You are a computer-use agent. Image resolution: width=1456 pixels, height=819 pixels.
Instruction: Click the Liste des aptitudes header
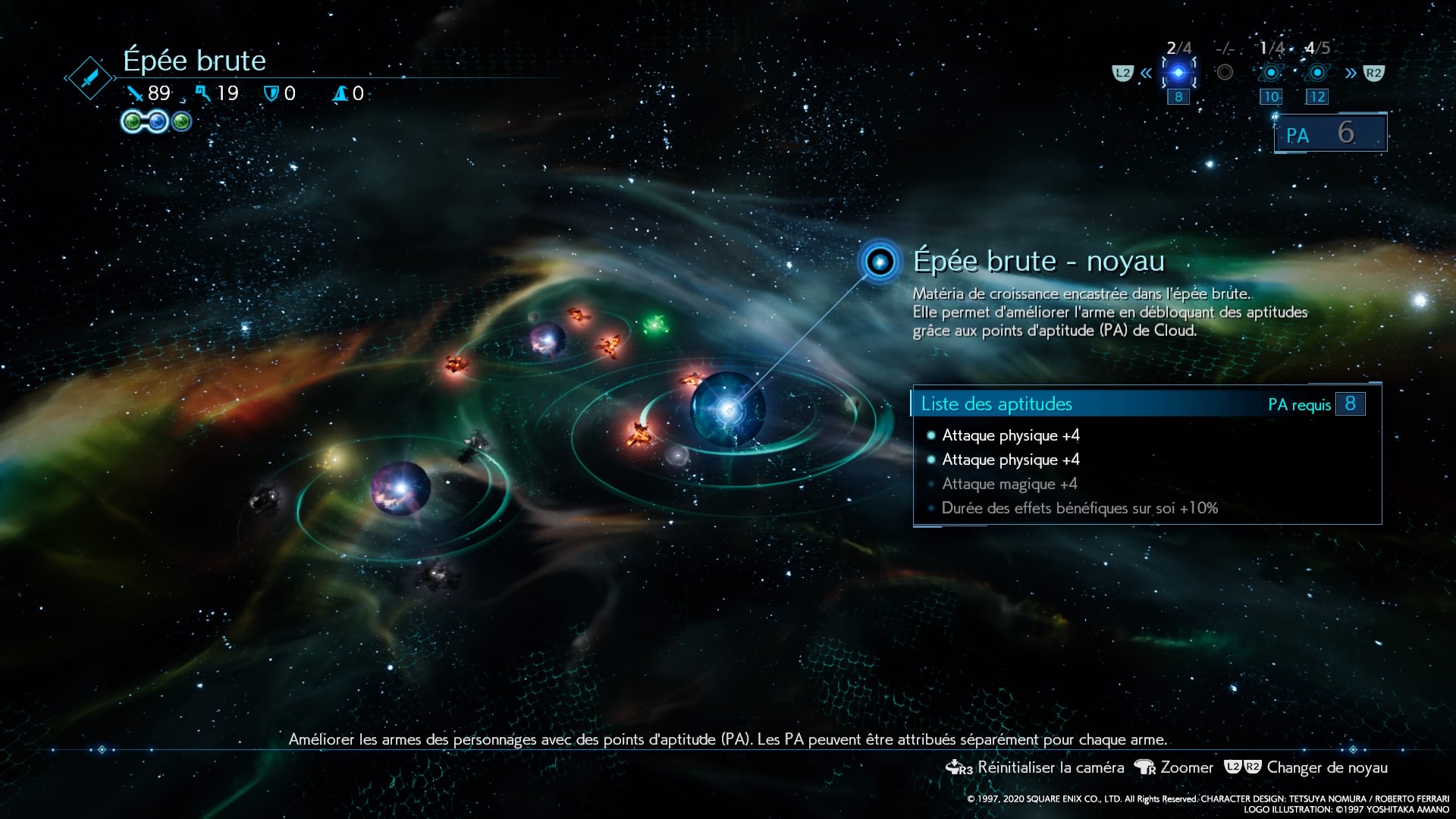(x=996, y=404)
